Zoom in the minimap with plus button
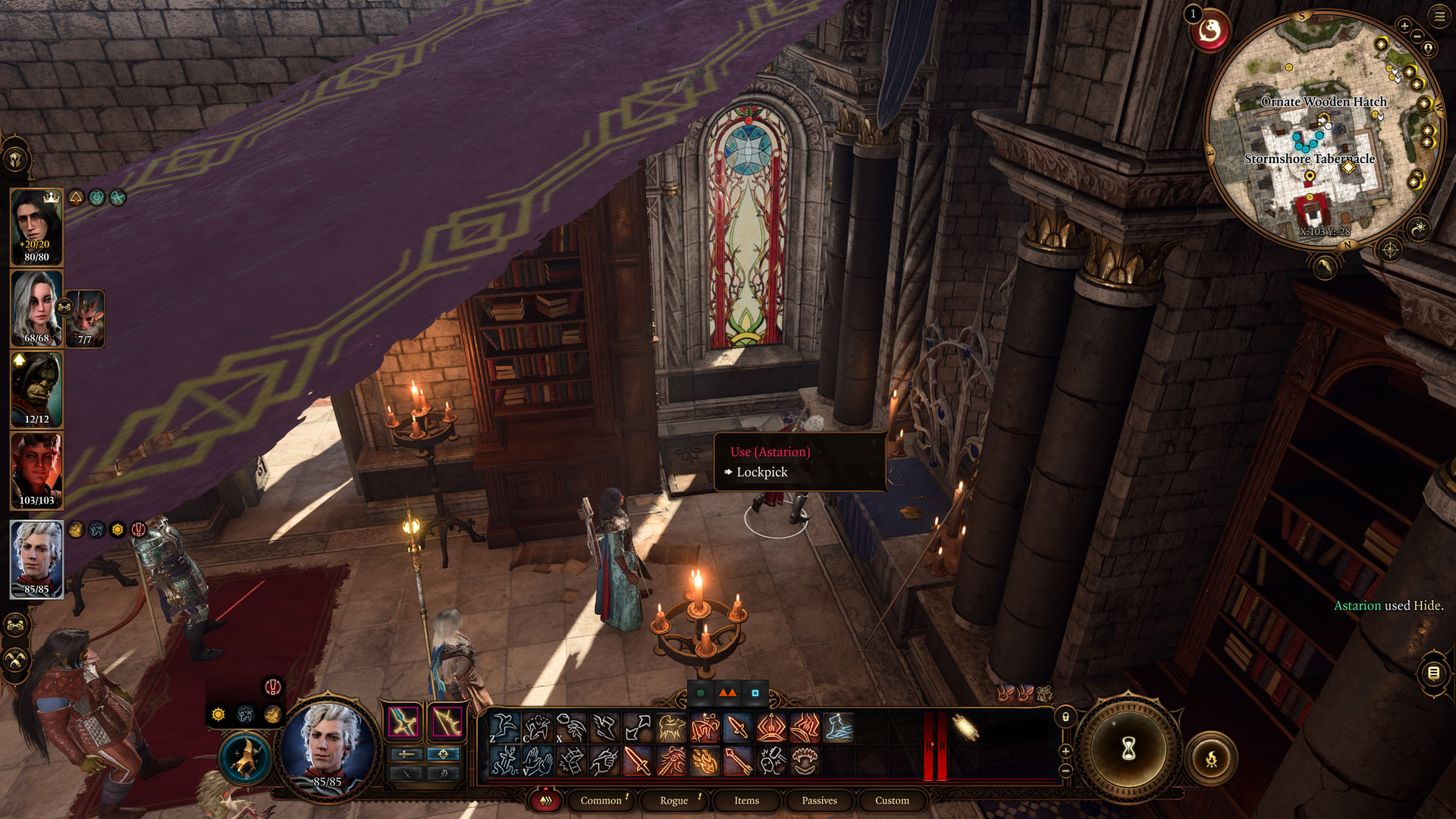 pos(1404,26)
